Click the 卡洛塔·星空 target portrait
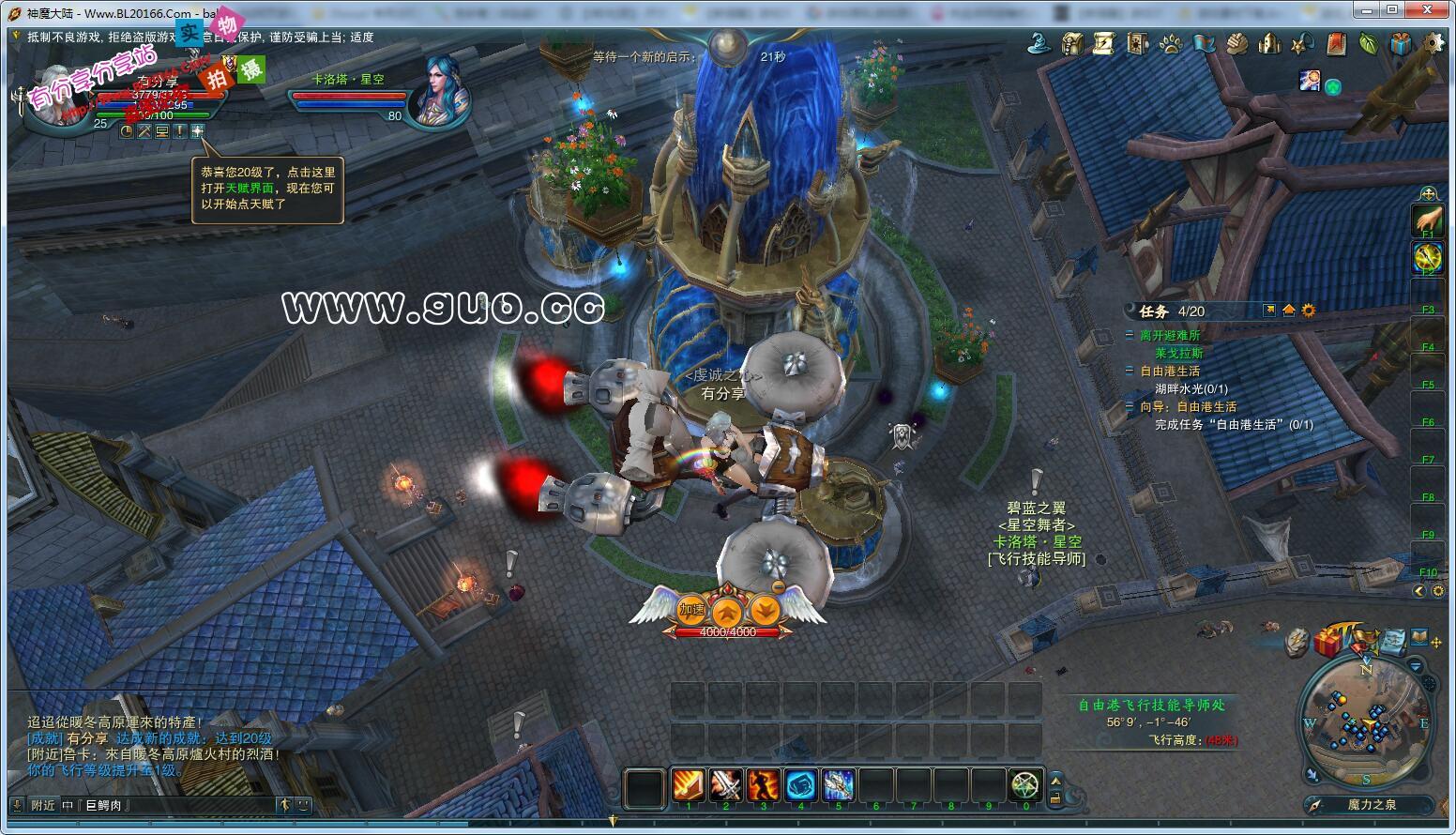1456x835 pixels. pos(437,90)
